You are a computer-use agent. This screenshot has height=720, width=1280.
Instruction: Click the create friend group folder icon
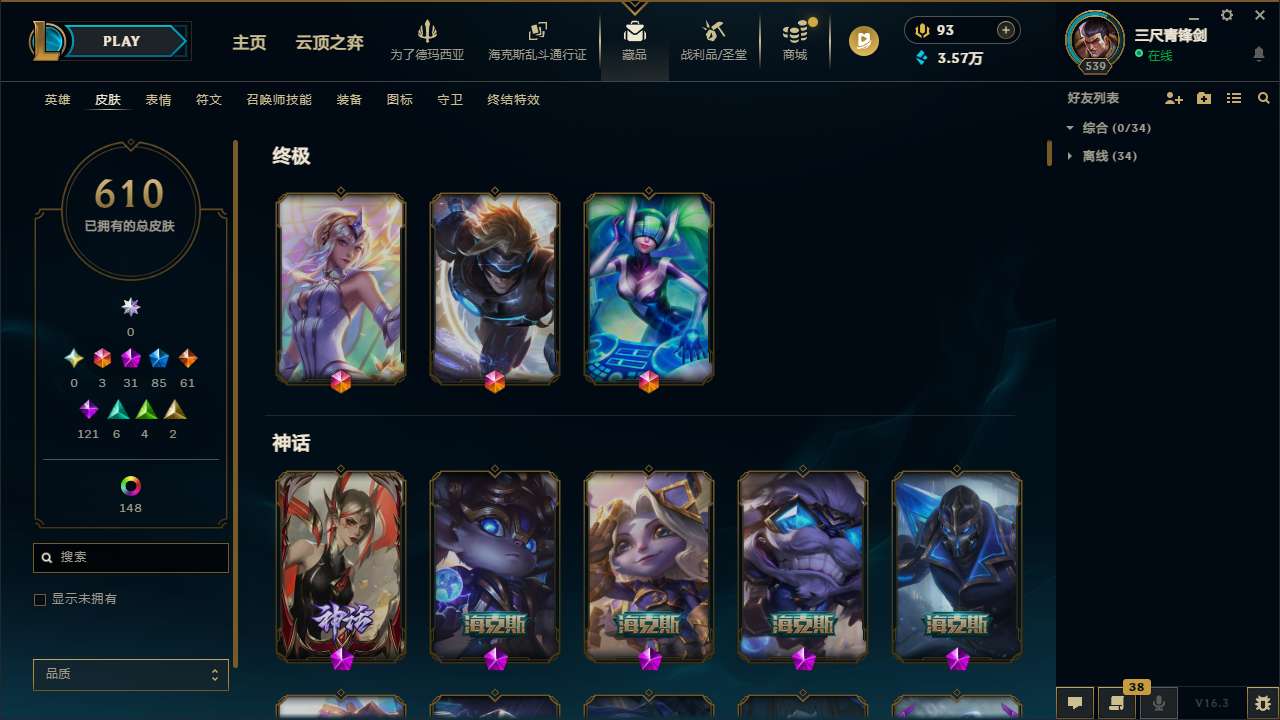click(x=1204, y=98)
